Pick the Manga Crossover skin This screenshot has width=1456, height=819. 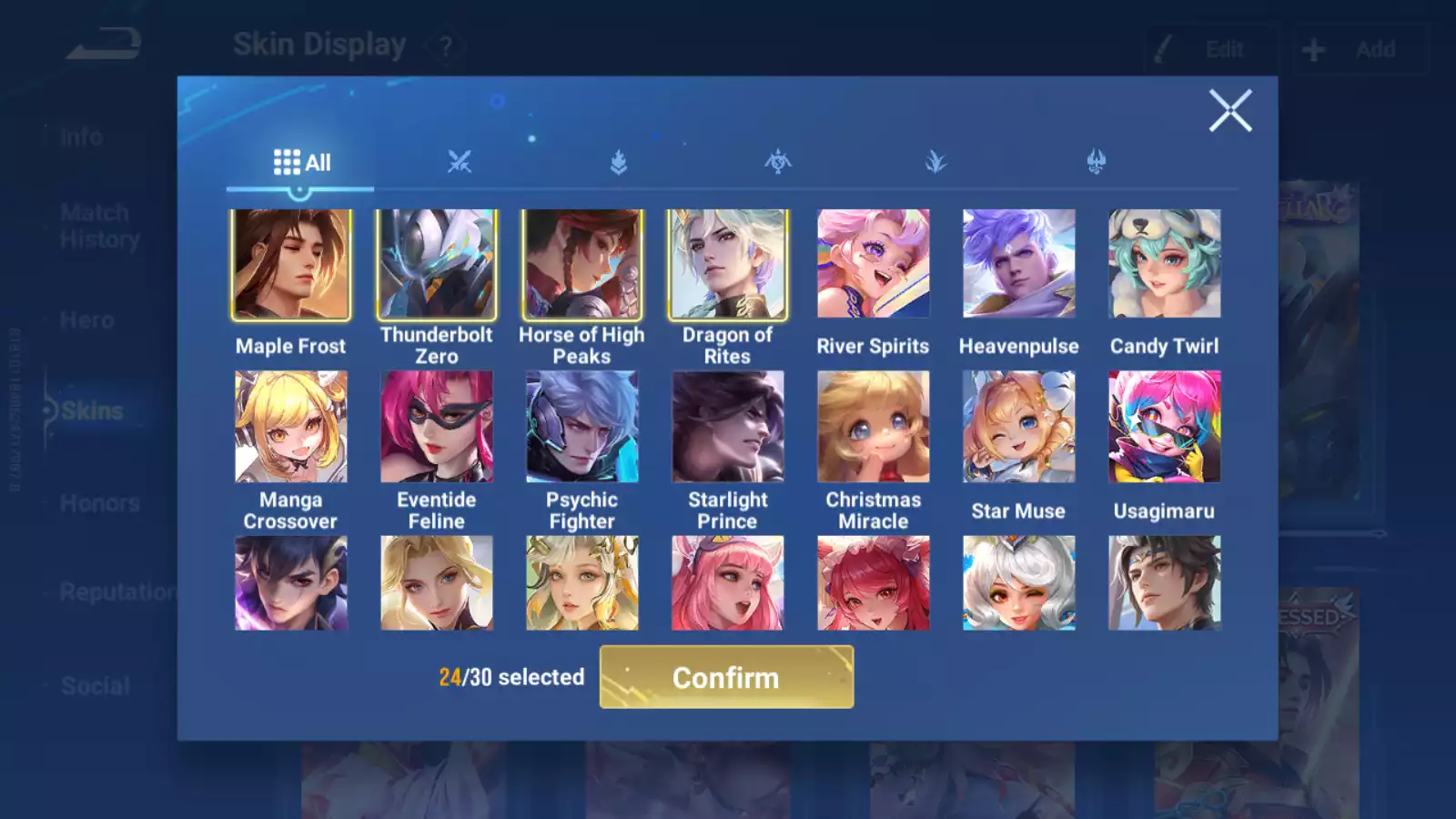pos(291,427)
